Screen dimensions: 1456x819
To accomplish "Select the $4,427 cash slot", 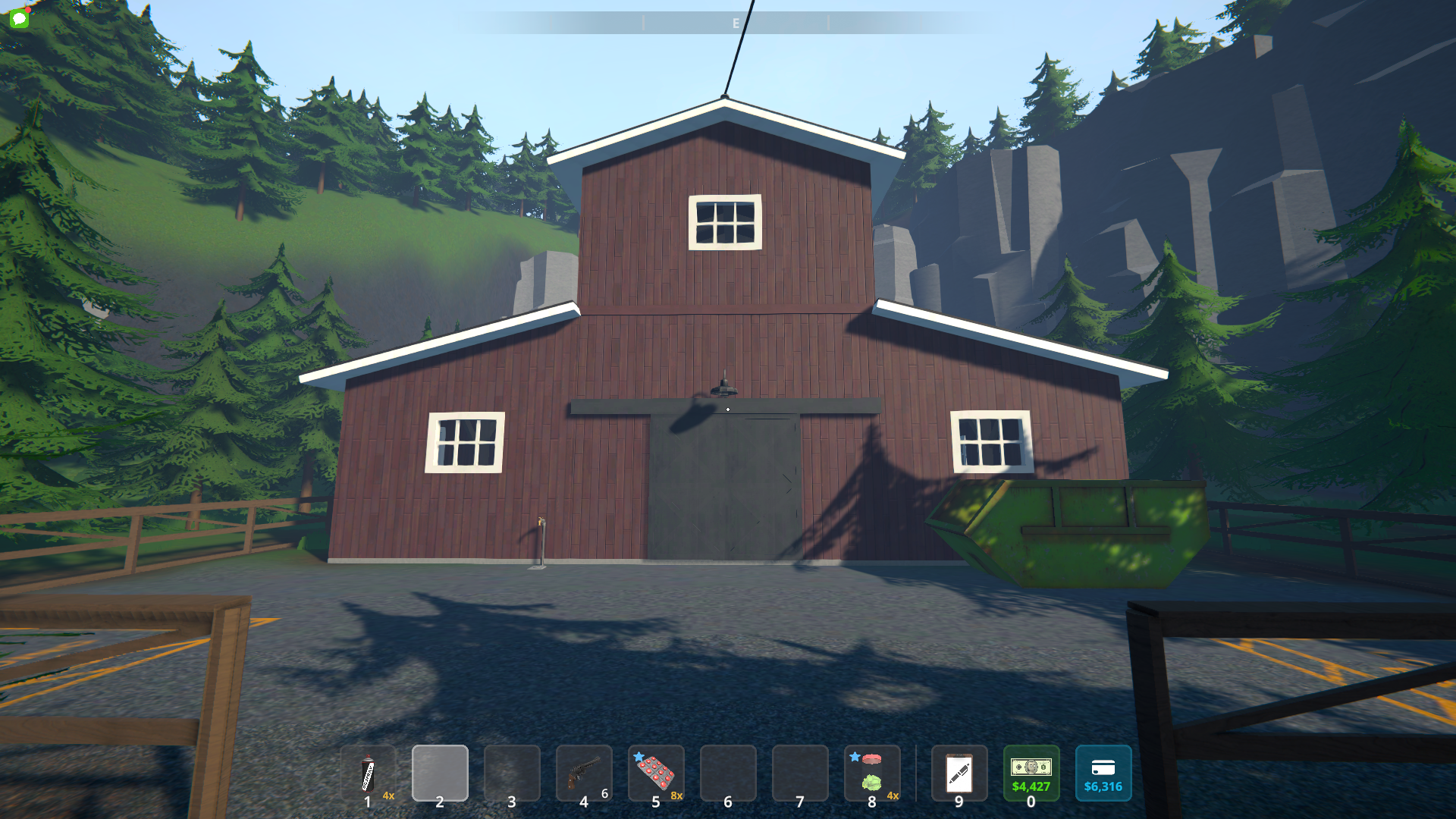I will 1031,773.
